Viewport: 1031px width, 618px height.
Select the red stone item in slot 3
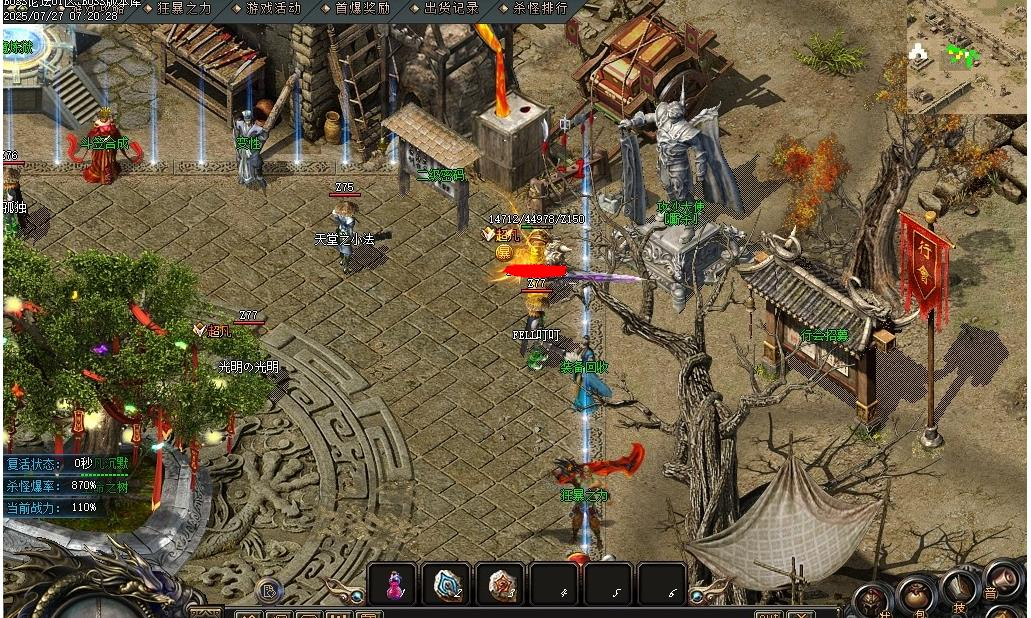(499, 584)
